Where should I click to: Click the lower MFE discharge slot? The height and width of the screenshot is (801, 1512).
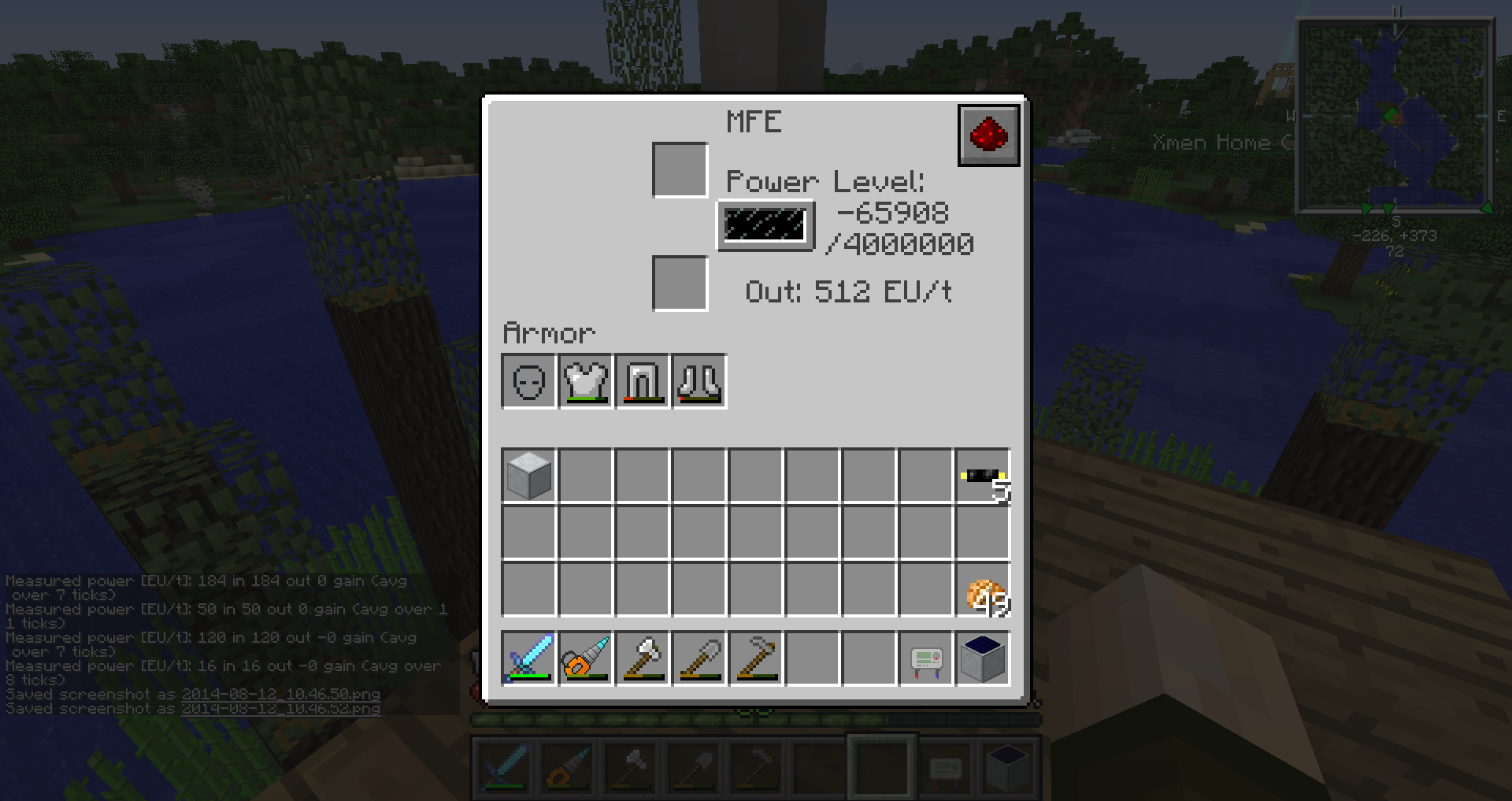(680, 284)
